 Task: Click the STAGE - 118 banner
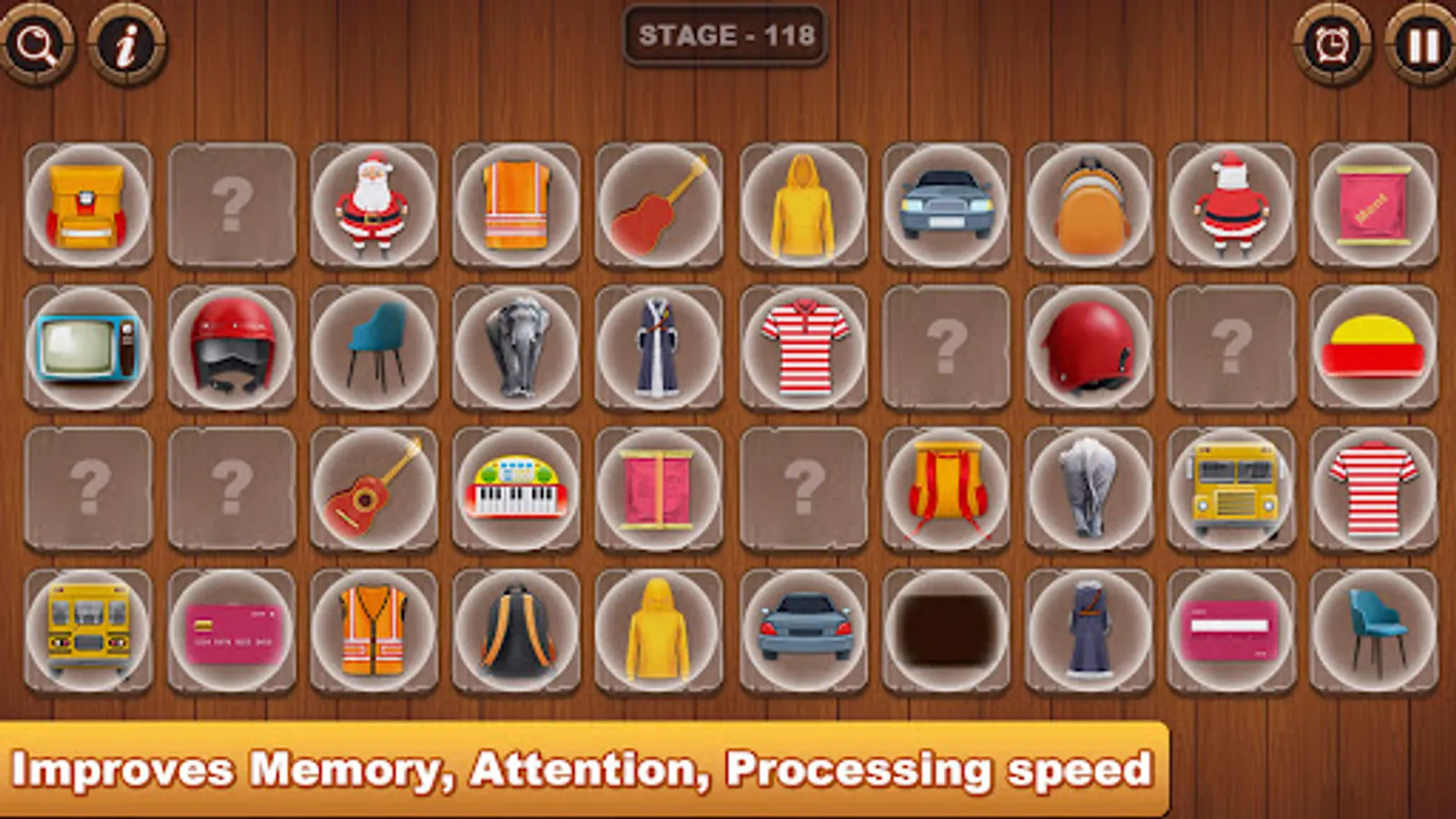[x=727, y=36]
